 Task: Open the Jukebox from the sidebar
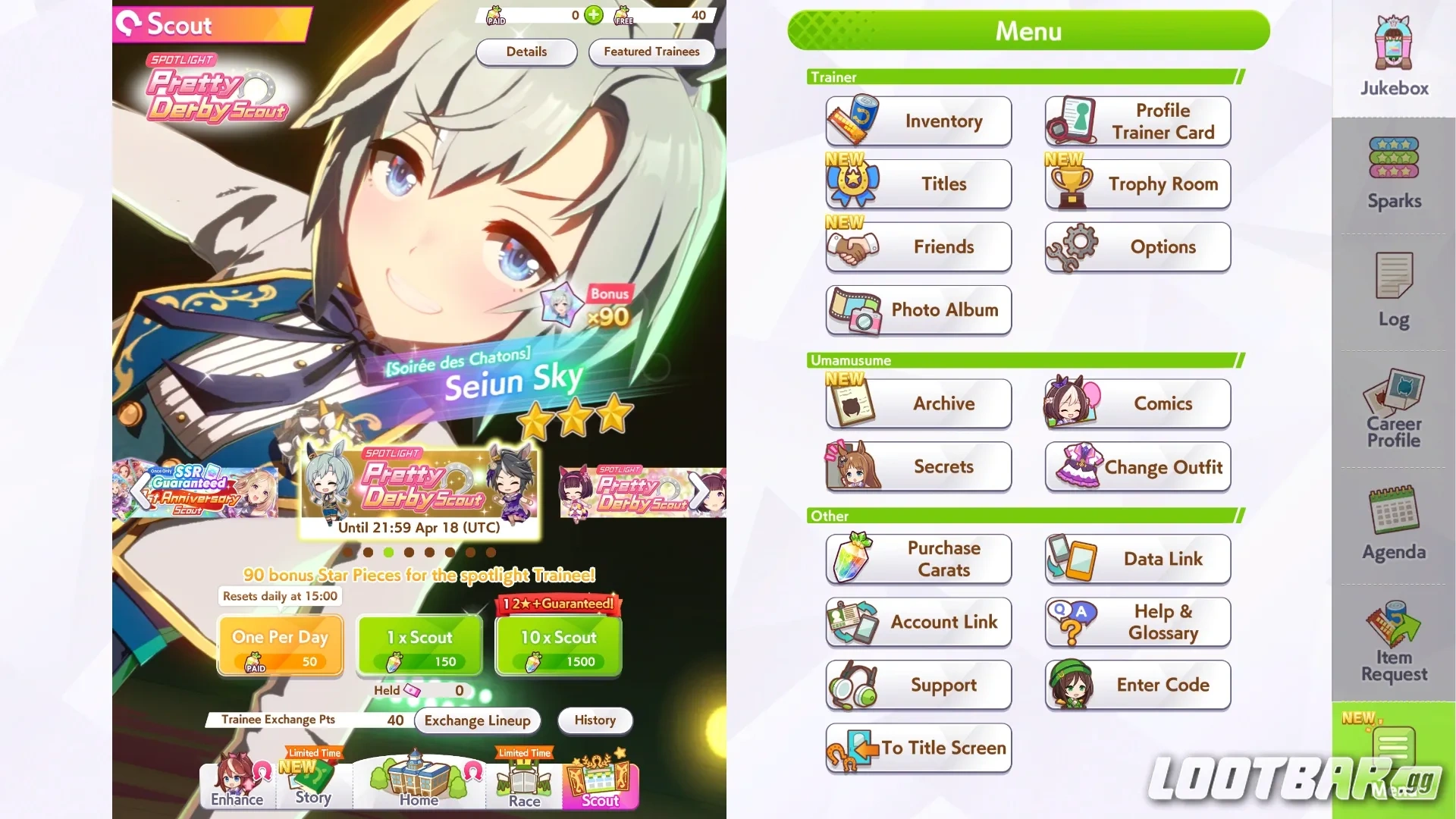click(1392, 53)
